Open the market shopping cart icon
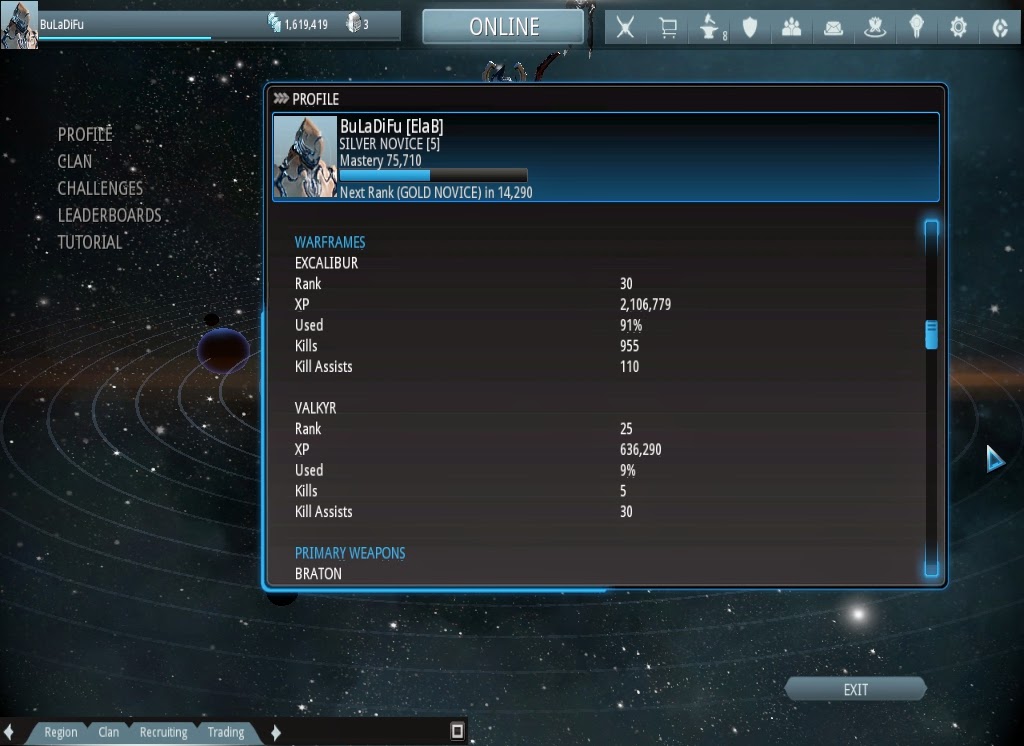The image size is (1024, 746). (x=667, y=27)
